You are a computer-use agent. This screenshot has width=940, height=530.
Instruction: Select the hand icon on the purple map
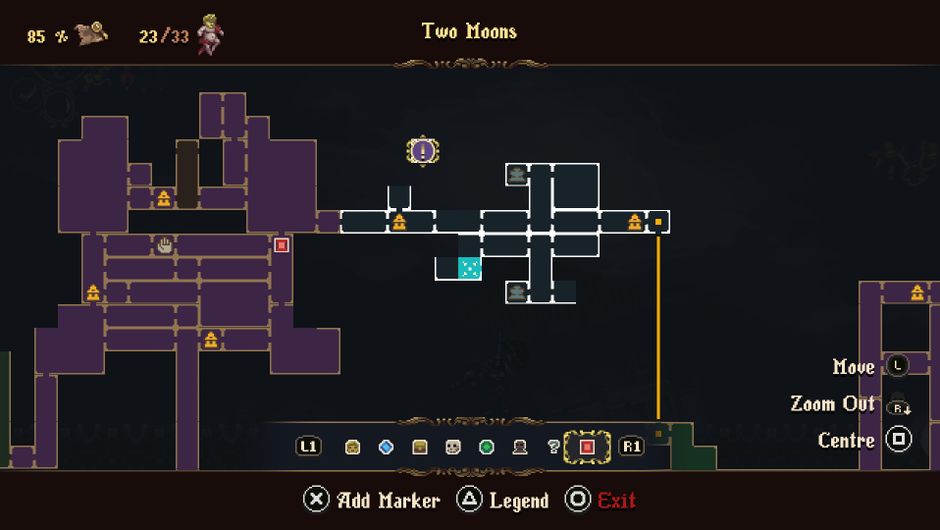(165, 245)
